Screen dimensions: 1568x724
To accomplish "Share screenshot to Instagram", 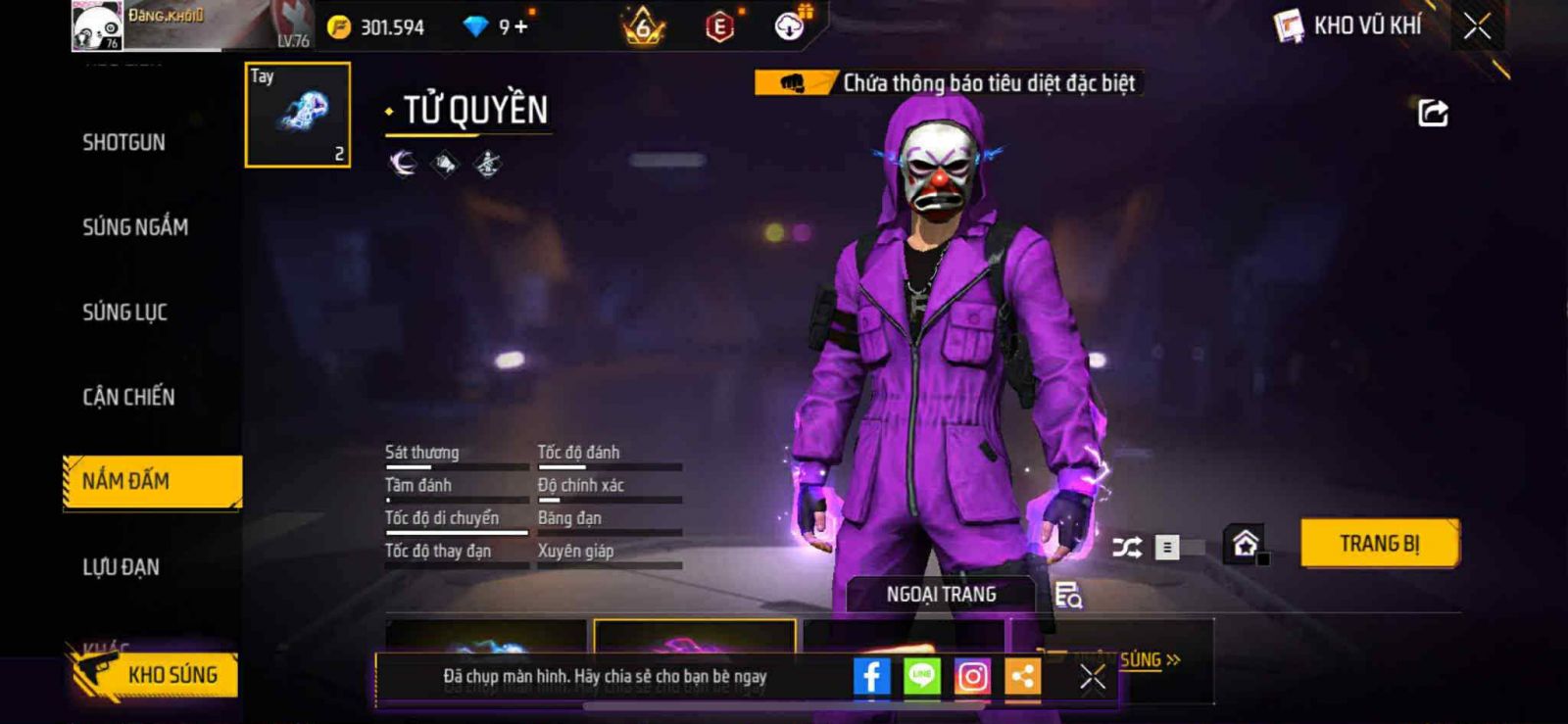I will tap(972, 676).
